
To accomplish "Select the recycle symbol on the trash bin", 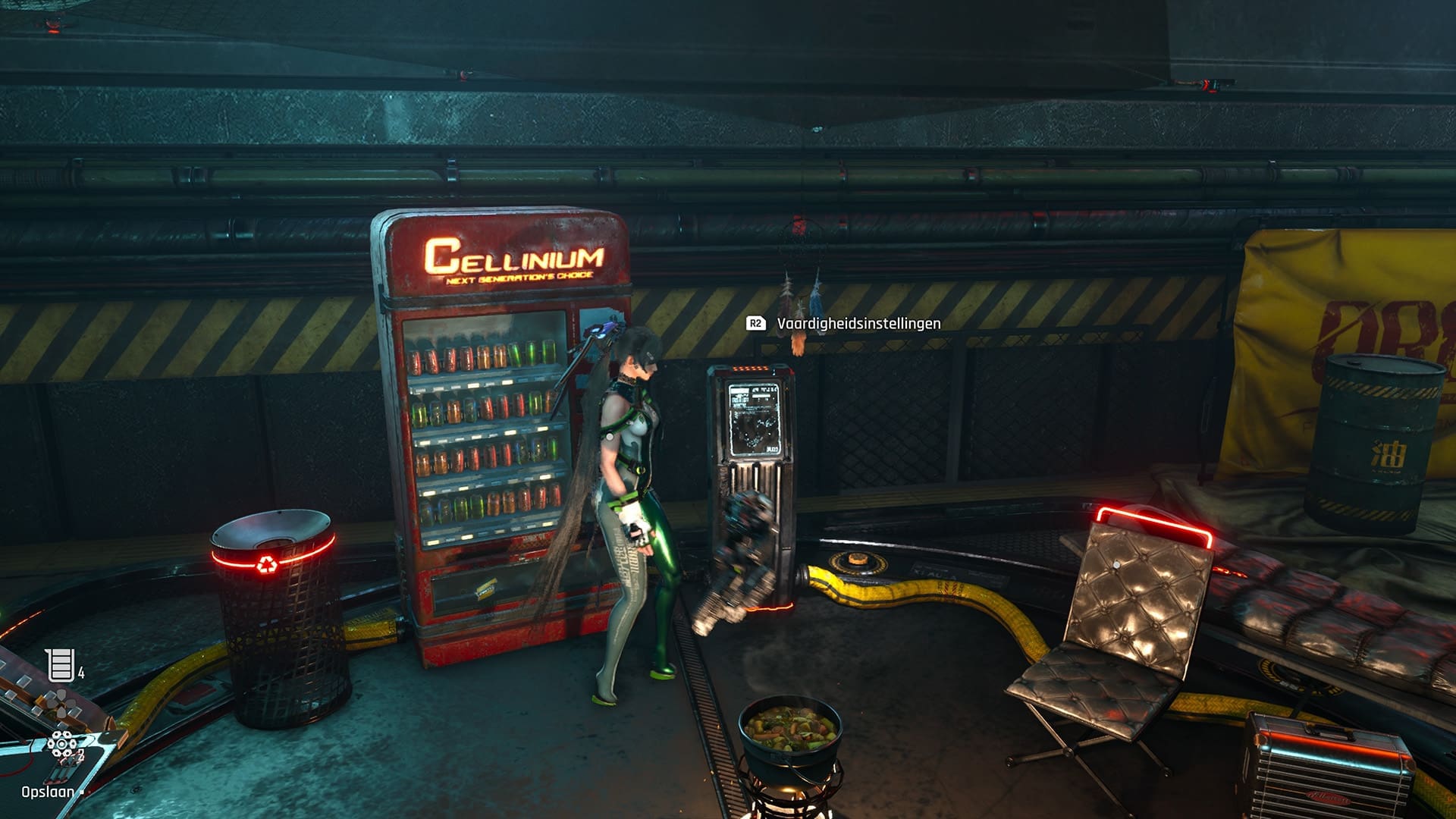I will 268,564.
